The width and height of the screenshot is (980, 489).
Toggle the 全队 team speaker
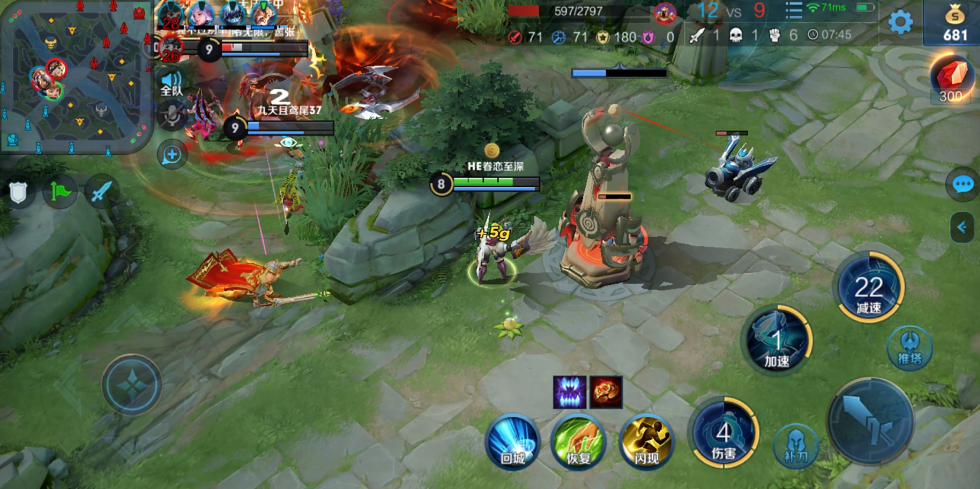click(x=172, y=84)
